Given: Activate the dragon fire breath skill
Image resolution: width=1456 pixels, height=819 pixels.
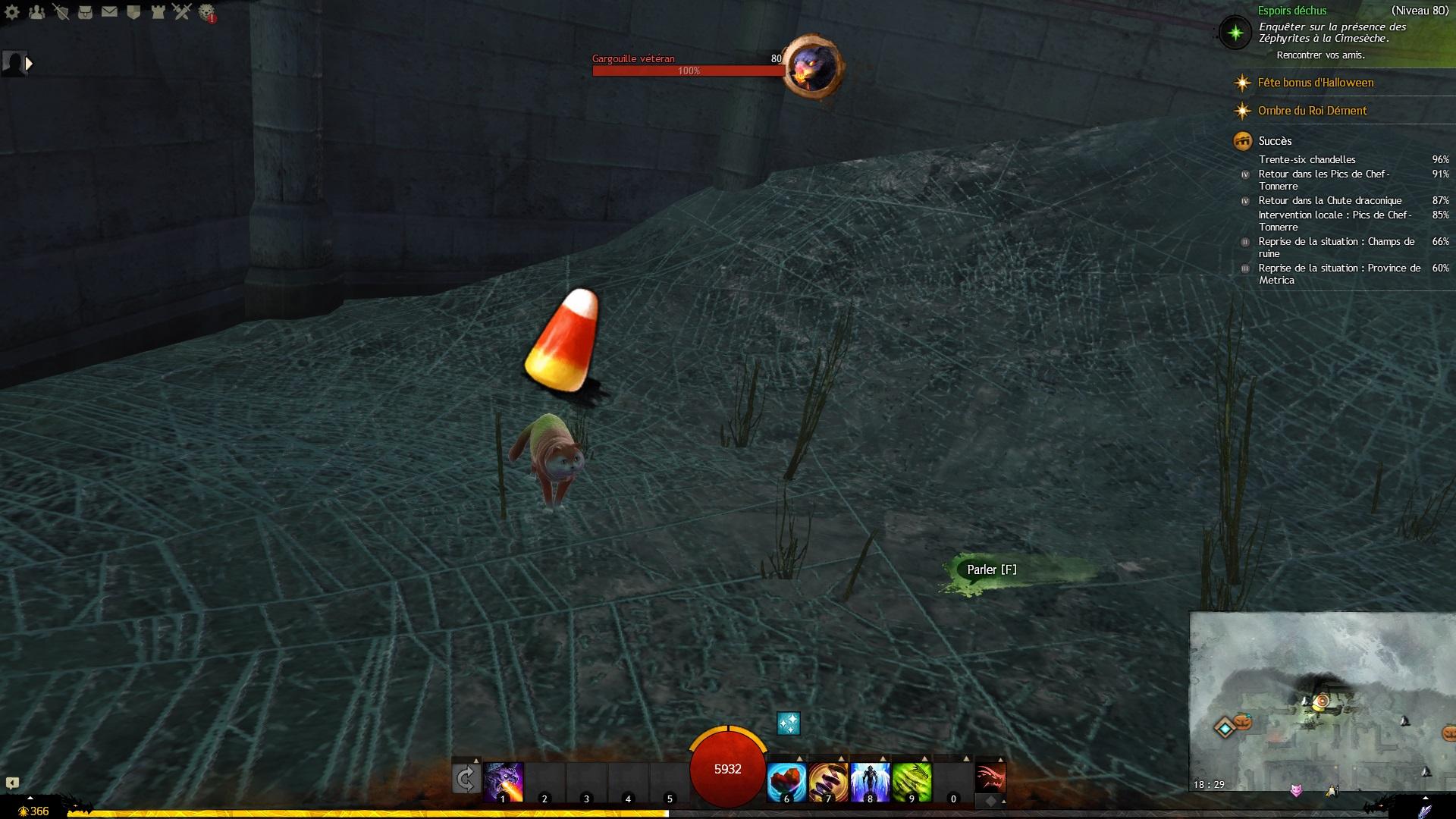Looking at the screenshot, I should click(503, 782).
